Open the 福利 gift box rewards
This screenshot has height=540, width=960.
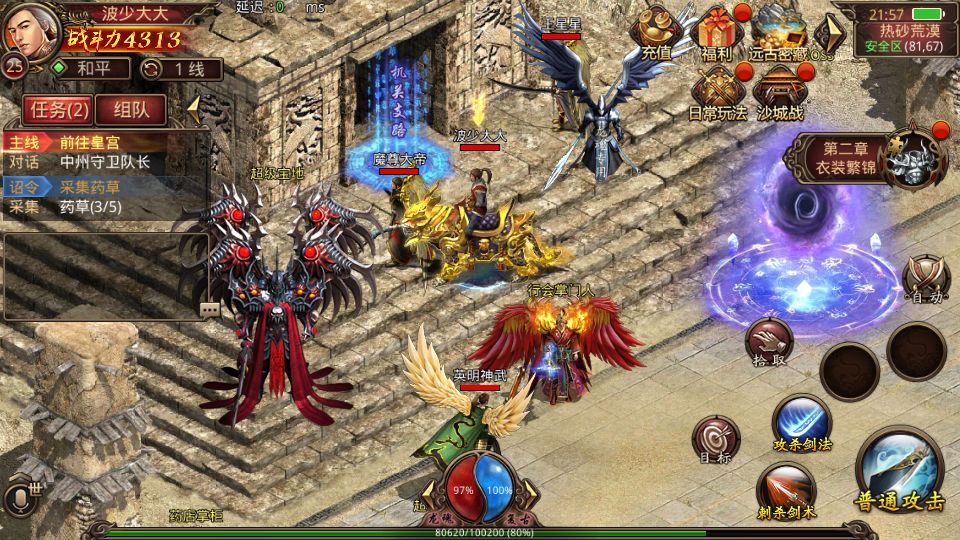point(718,30)
